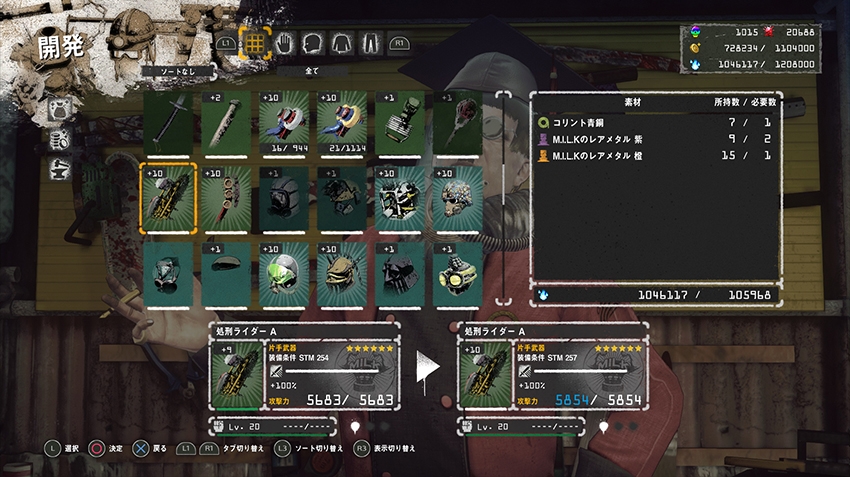The height and width of the screenshot is (477, 850).
Task: Show the head armor category tab
Action: (x=313, y=44)
